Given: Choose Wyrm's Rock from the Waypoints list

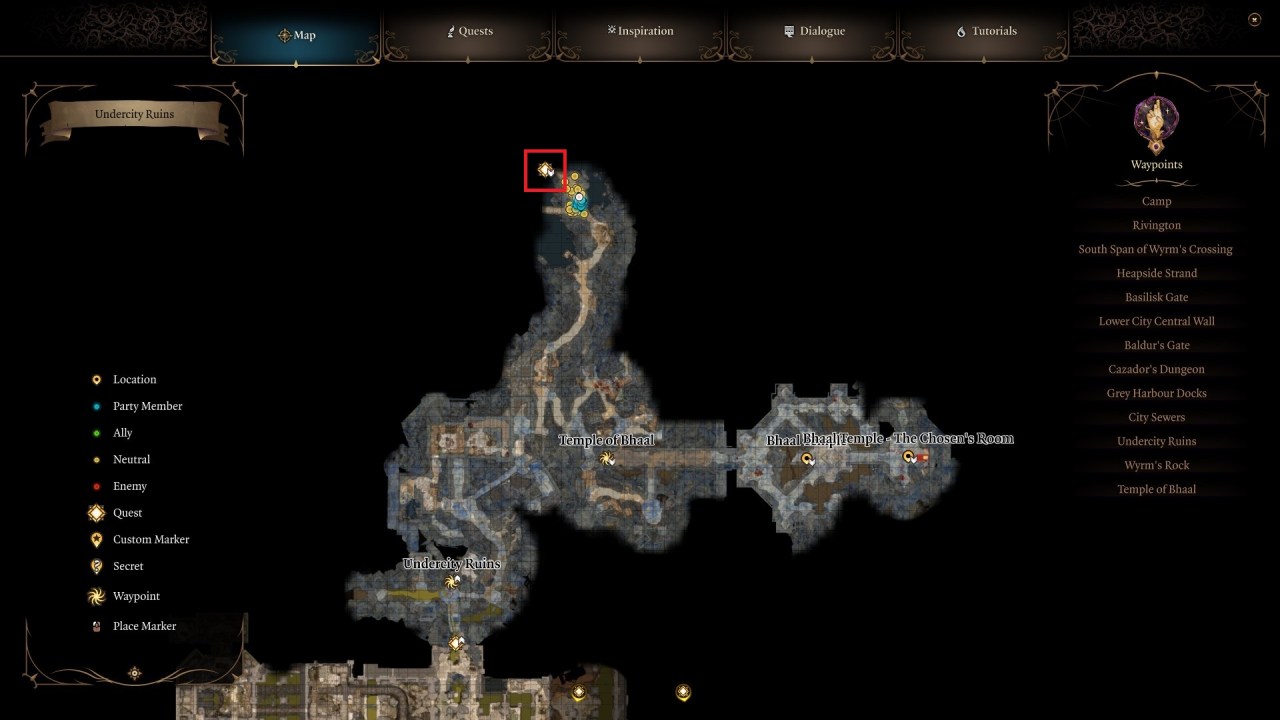Looking at the screenshot, I should tap(1156, 464).
